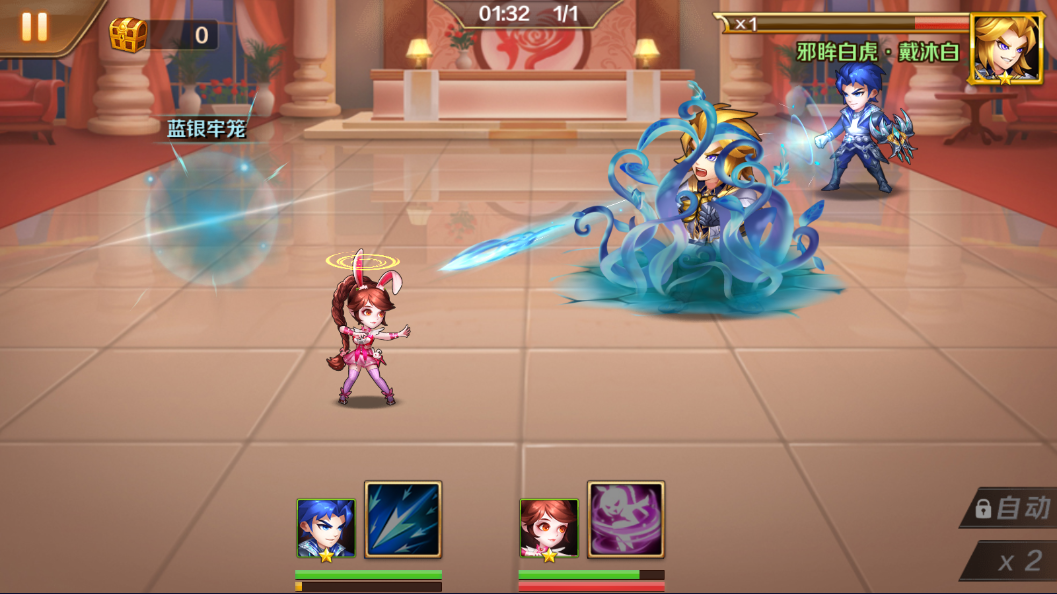Pause the battle
Viewport: 1057px width, 594px height.
34,27
